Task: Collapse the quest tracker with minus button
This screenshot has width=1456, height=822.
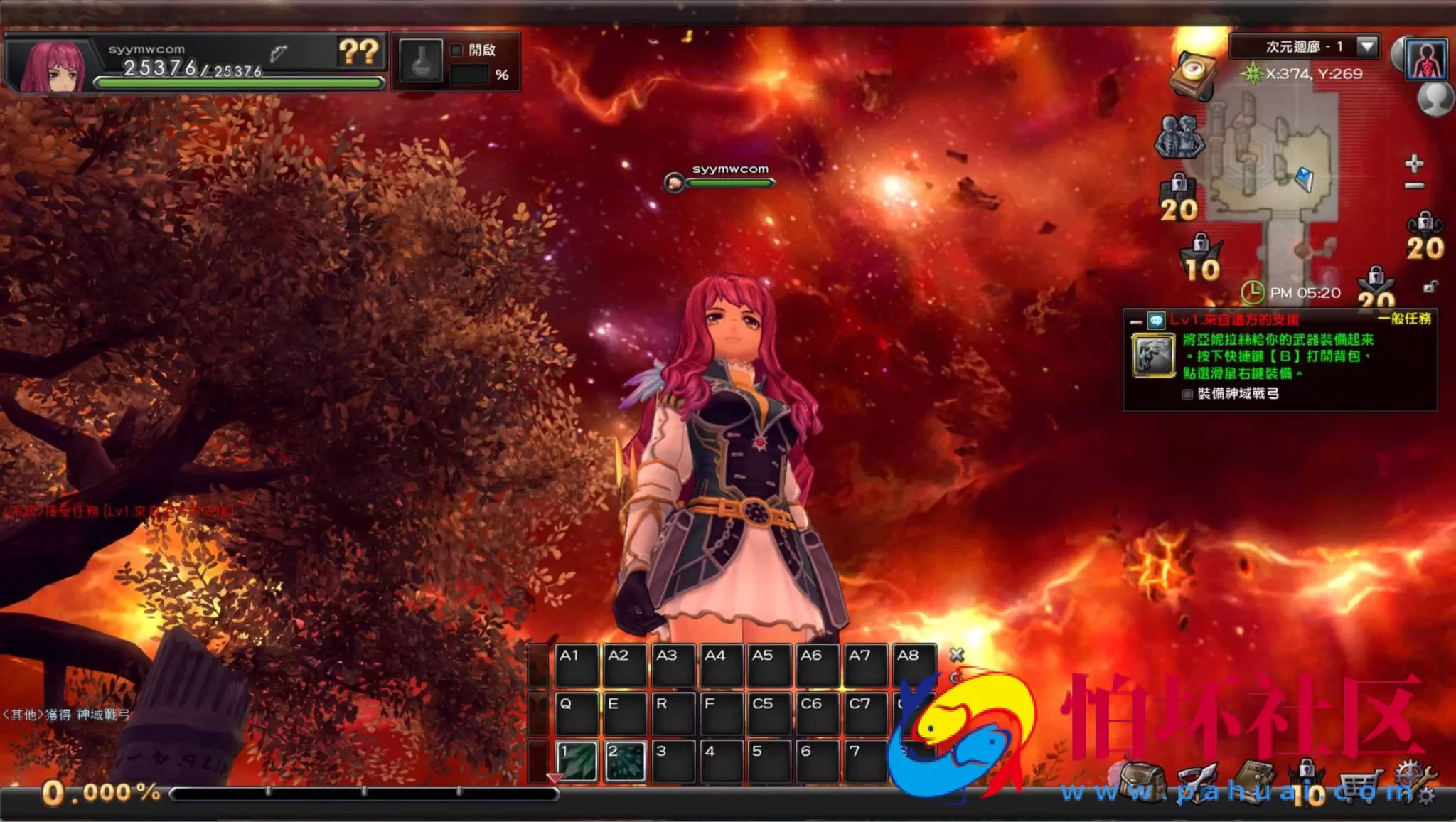Action: (x=1136, y=321)
